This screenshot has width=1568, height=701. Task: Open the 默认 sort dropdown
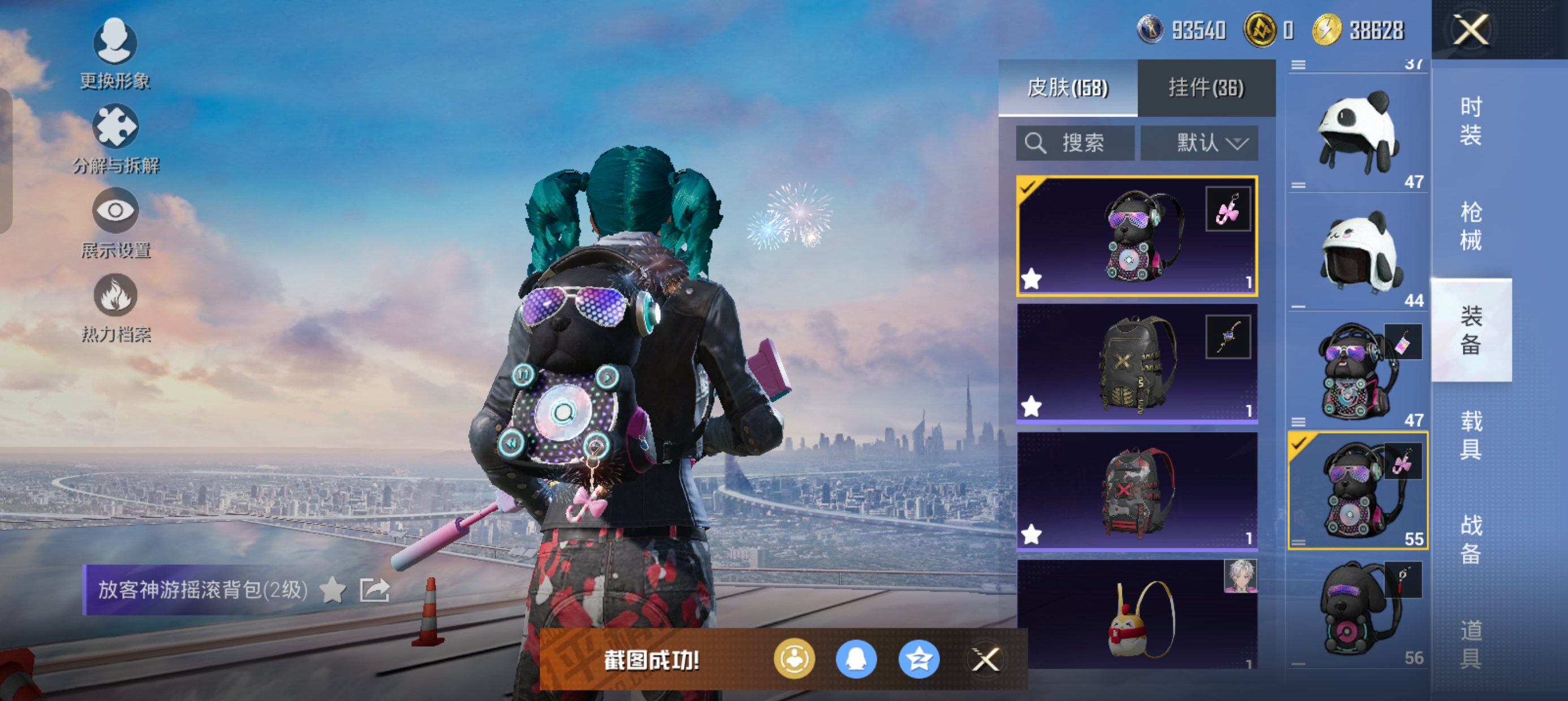tap(1199, 144)
